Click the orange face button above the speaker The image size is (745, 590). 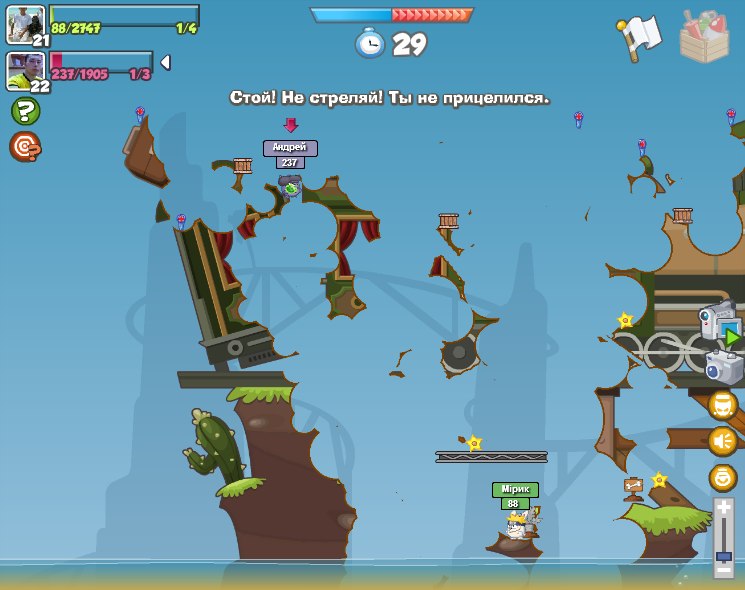coord(723,405)
